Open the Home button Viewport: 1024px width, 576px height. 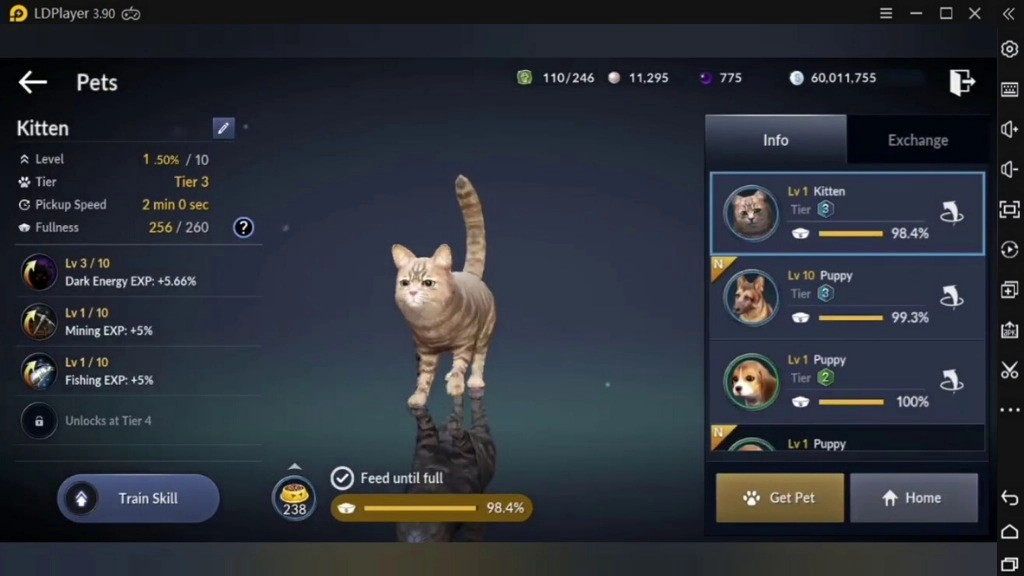click(913, 498)
